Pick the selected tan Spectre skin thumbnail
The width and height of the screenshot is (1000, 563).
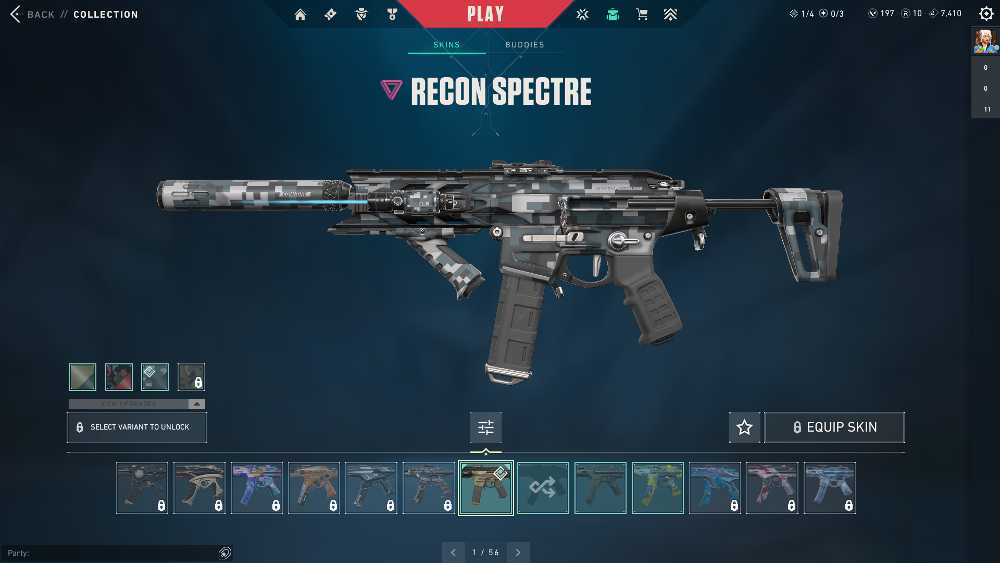[486, 488]
